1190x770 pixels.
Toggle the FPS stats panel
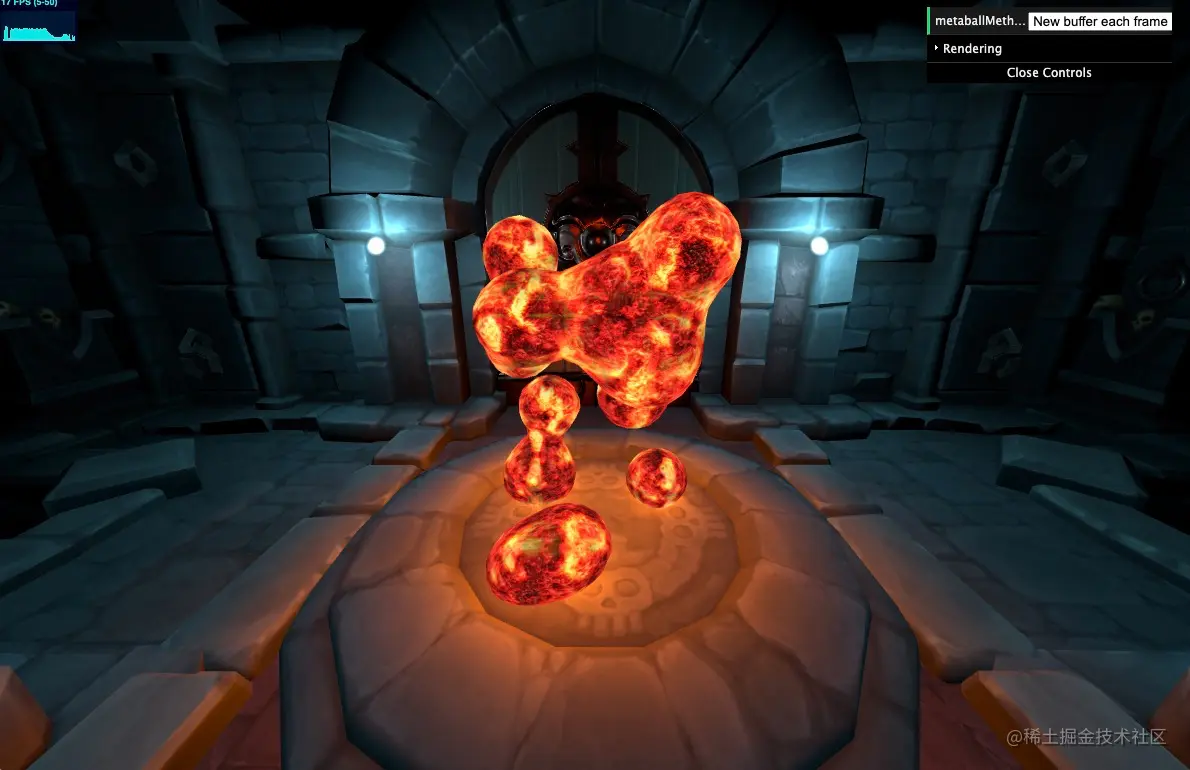point(38,20)
